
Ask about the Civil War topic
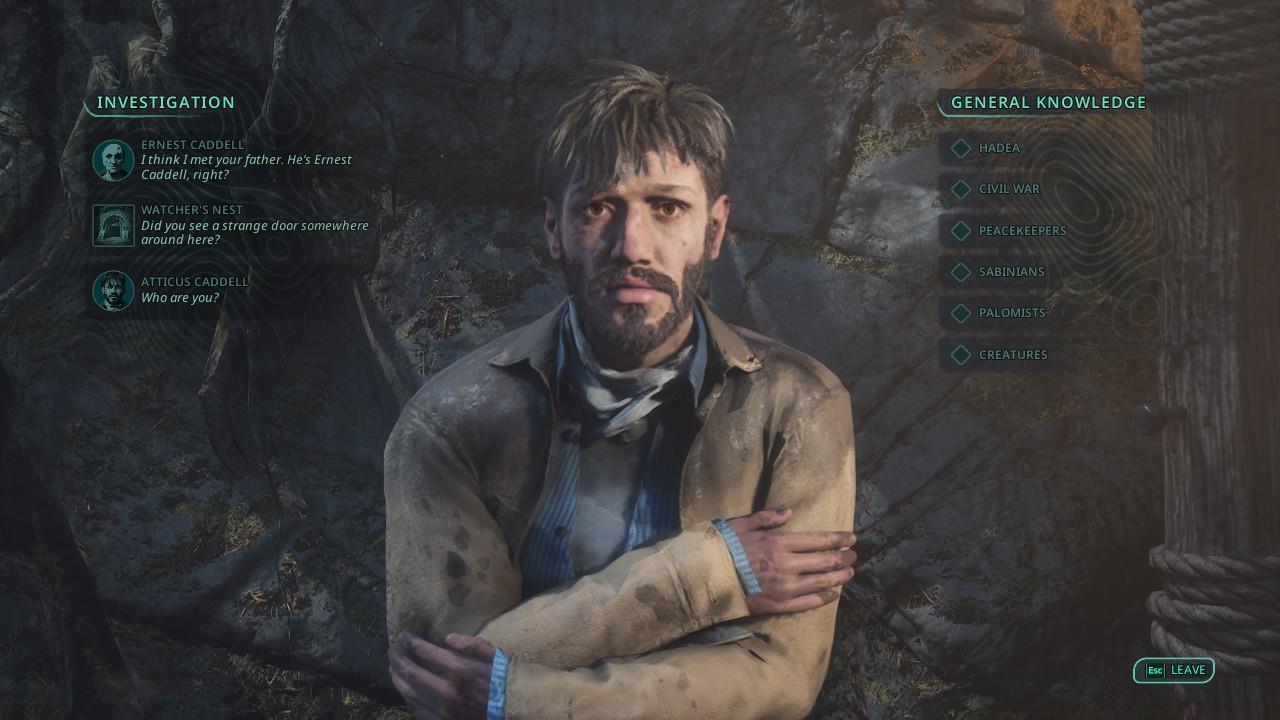pos(1009,189)
